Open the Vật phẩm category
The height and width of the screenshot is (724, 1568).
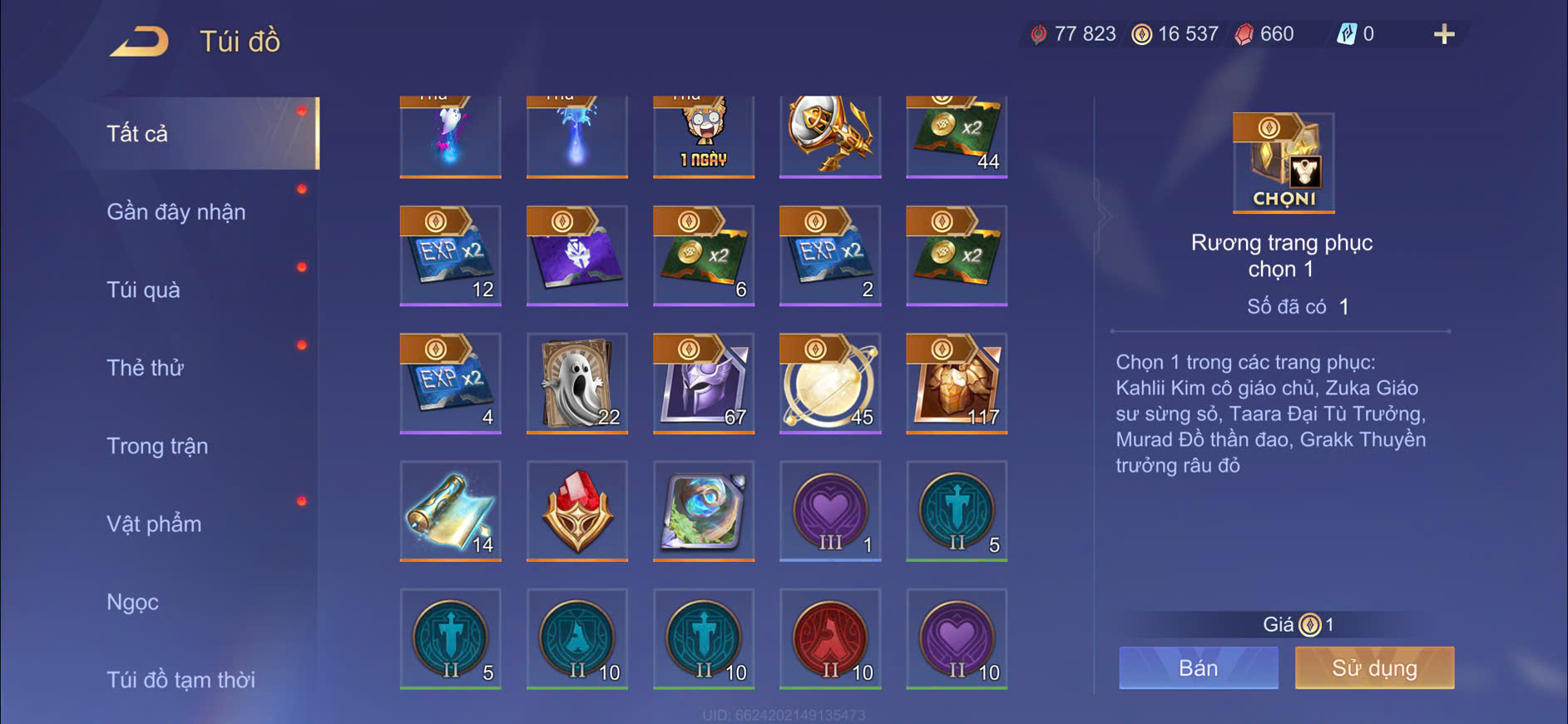(x=154, y=524)
